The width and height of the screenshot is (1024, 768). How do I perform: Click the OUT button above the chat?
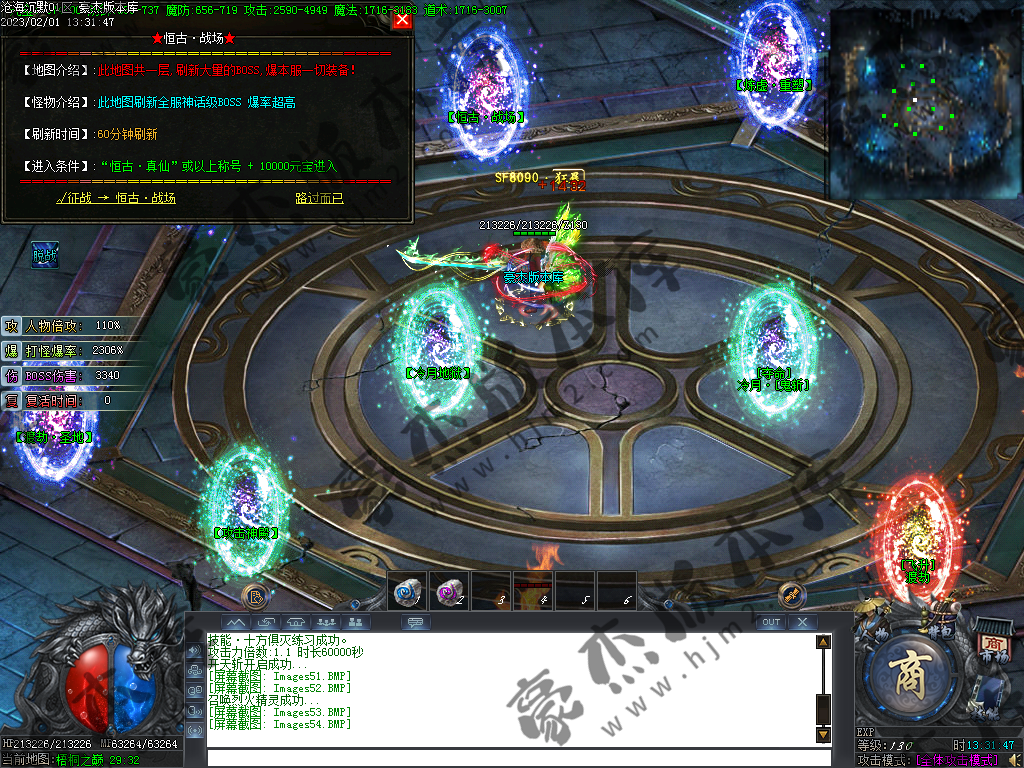(x=770, y=622)
